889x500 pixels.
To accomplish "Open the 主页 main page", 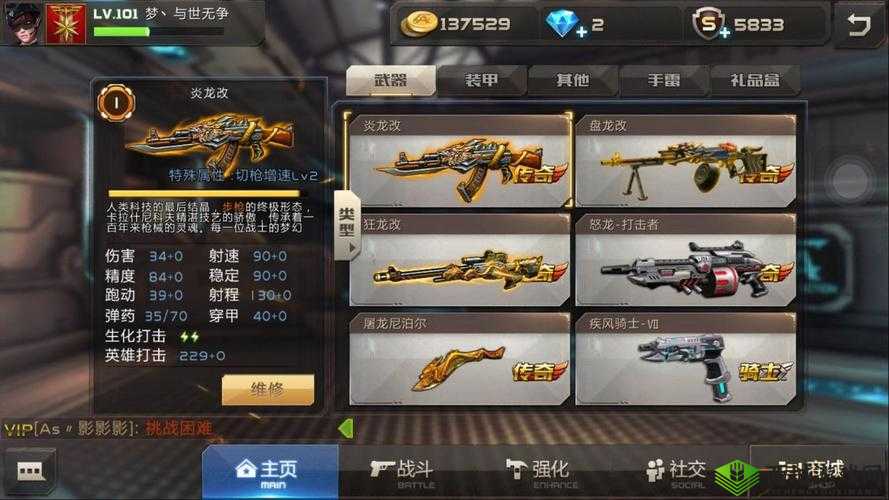I will [x=269, y=472].
